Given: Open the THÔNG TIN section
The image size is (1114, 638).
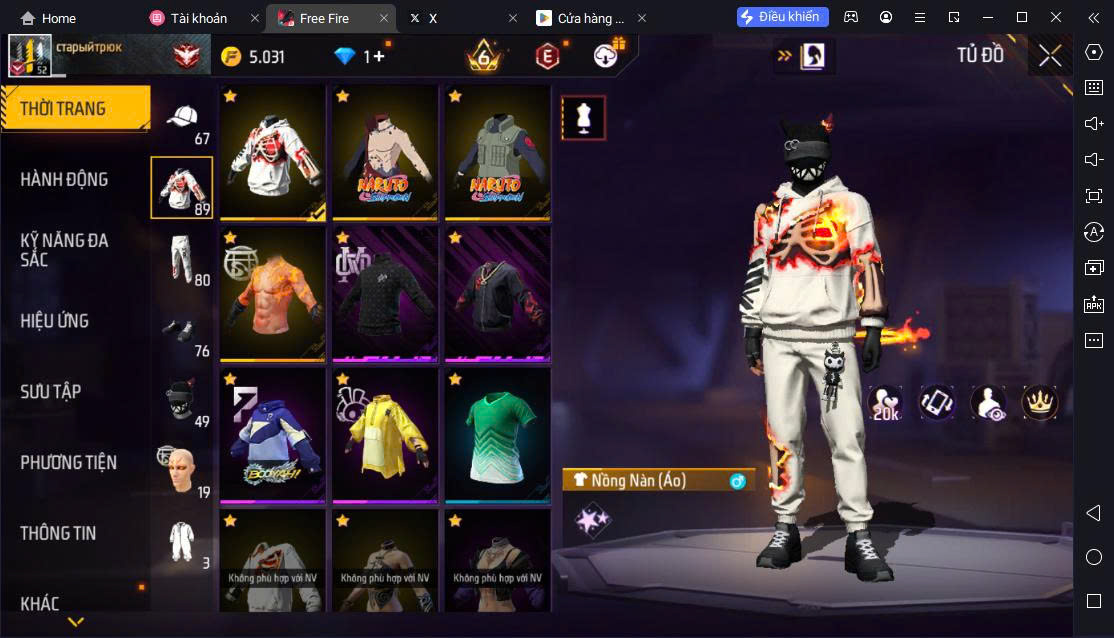Looking at the screenshot, I should click(58, 533).
